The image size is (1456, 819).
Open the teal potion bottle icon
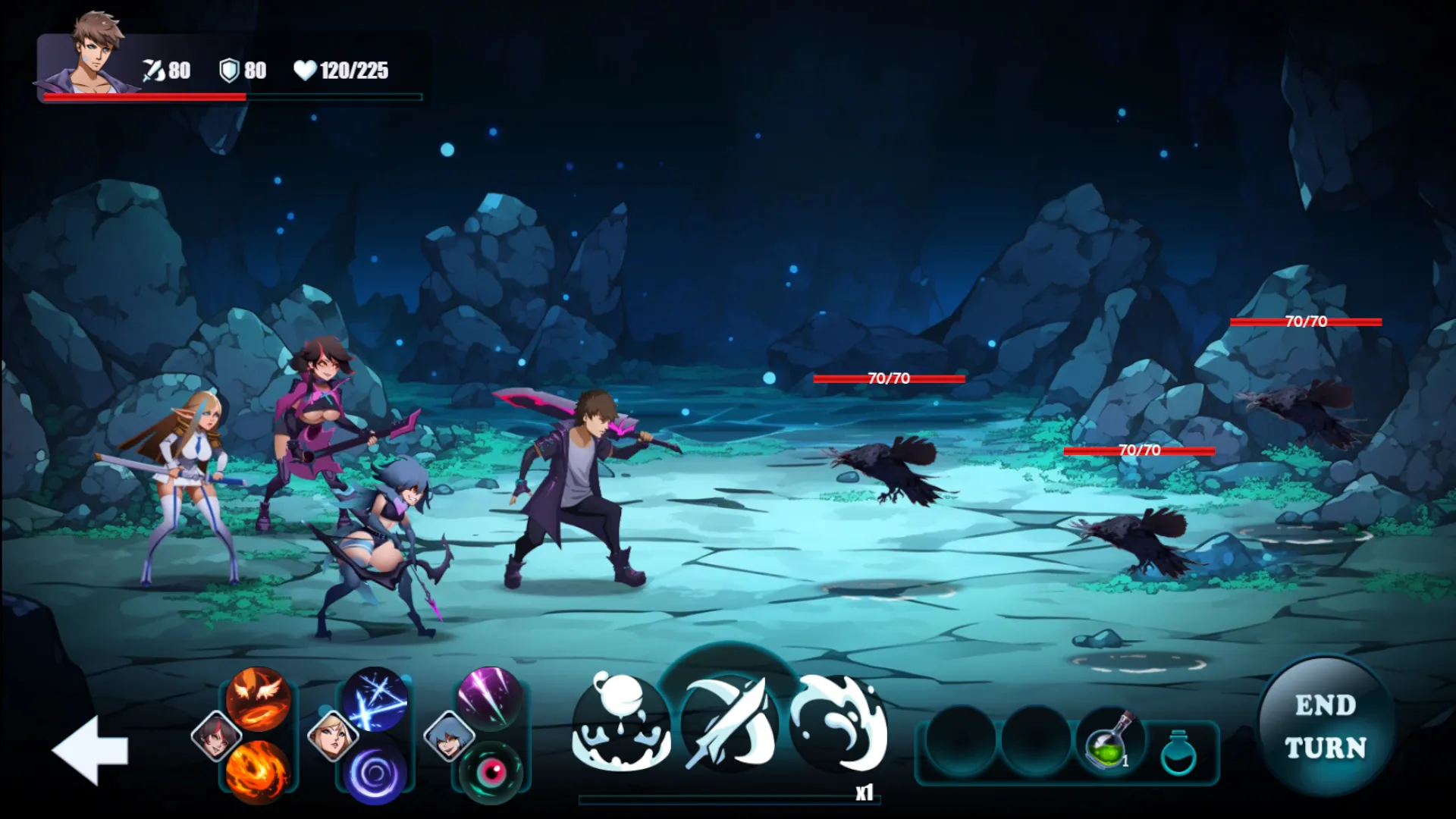[x=1178, y=752]
